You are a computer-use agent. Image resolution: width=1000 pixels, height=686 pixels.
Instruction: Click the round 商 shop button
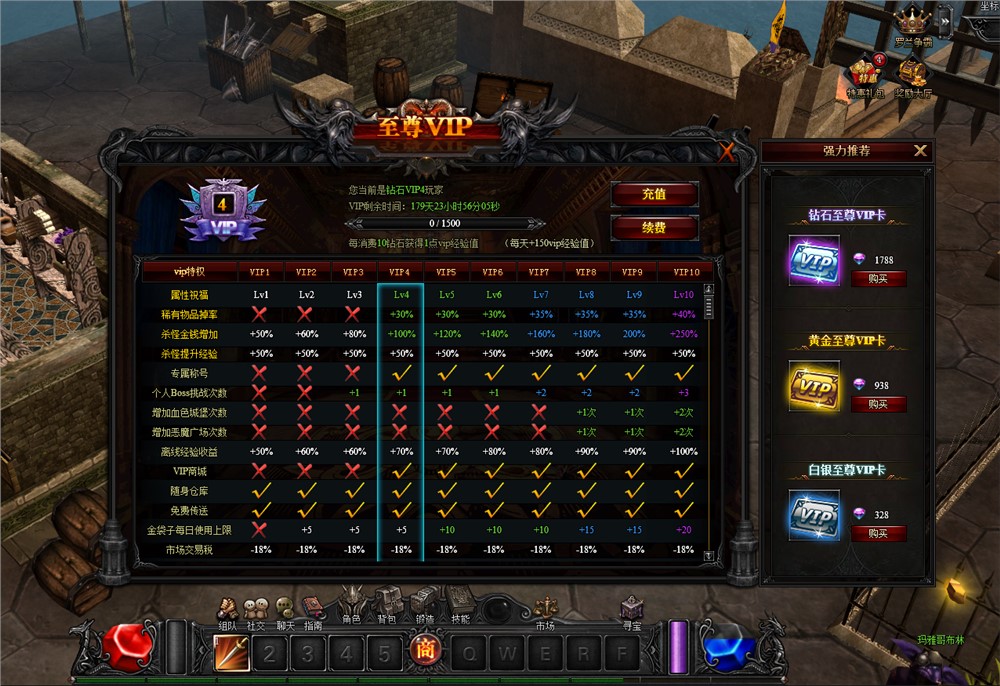tap(422, 653)
